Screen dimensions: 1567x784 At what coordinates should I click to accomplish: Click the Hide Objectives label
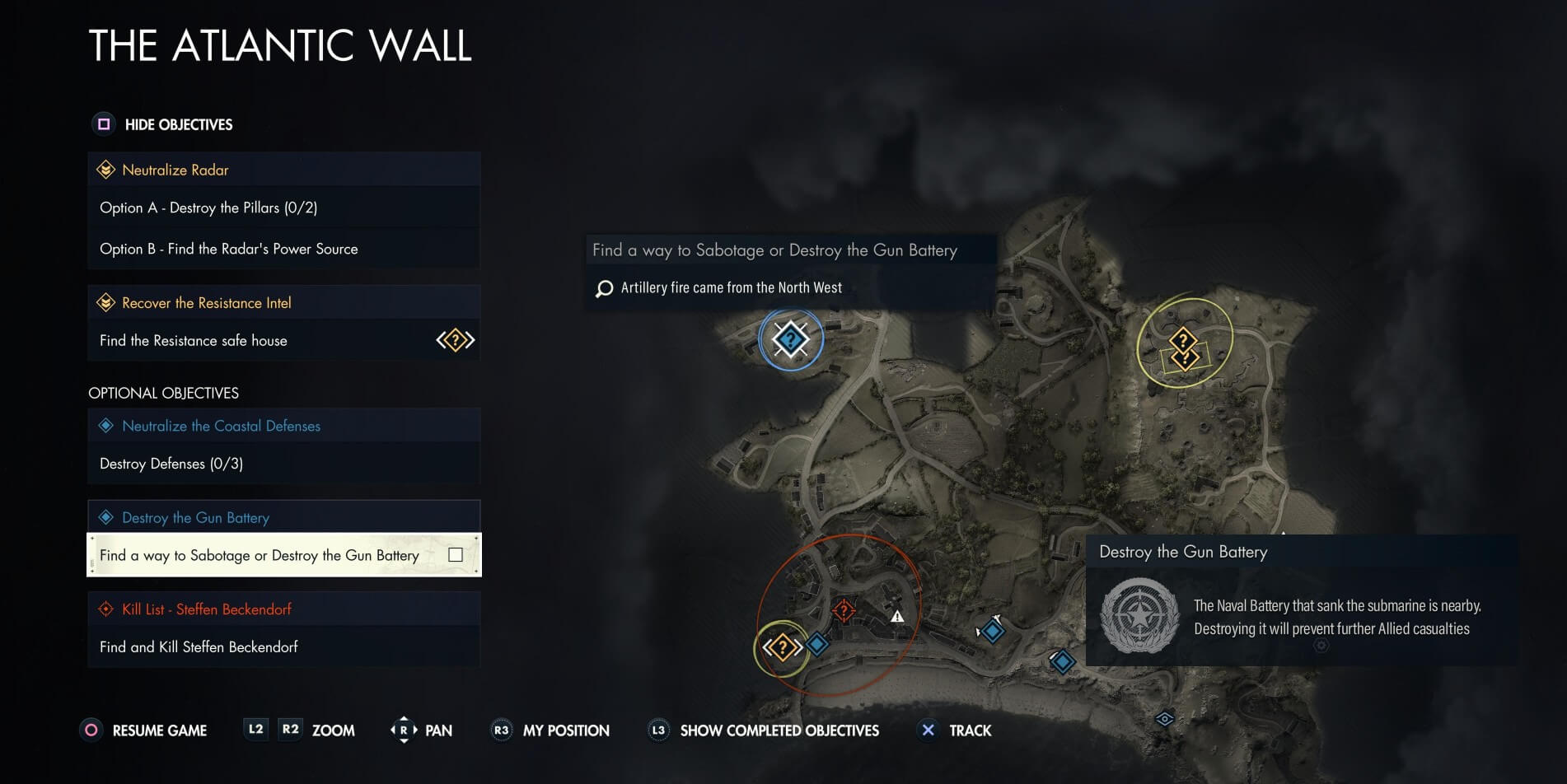point(178,124)
